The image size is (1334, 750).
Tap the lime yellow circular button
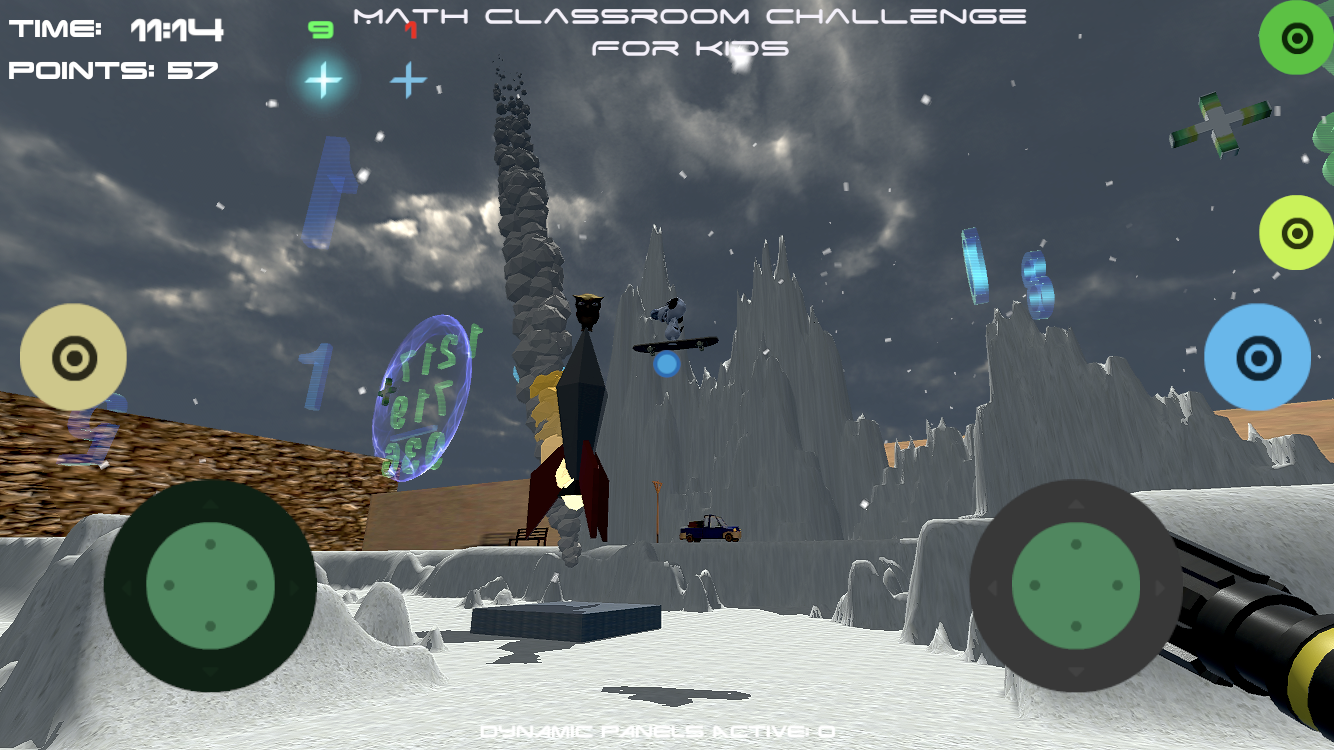click(x=1296, y=232)
